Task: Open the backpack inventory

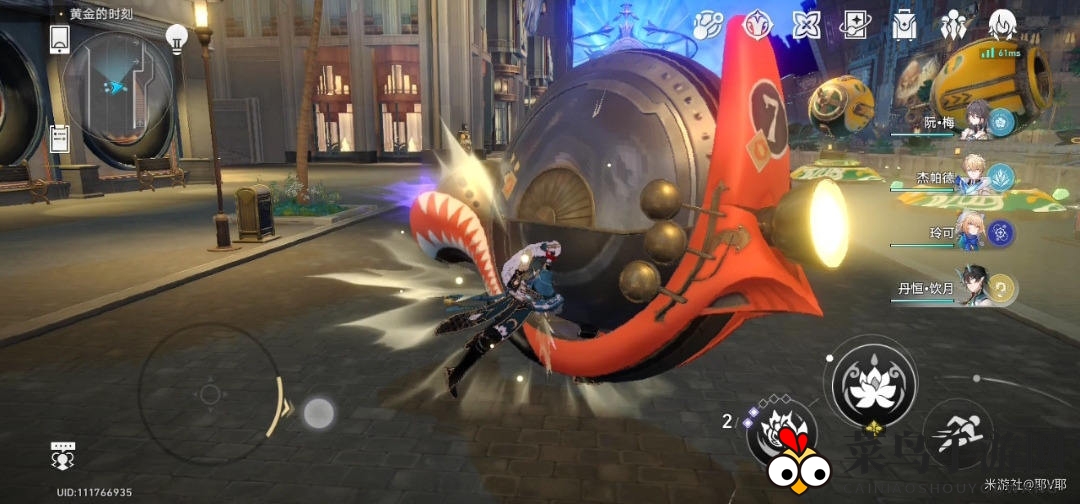Action: click(x=904, y=24)
